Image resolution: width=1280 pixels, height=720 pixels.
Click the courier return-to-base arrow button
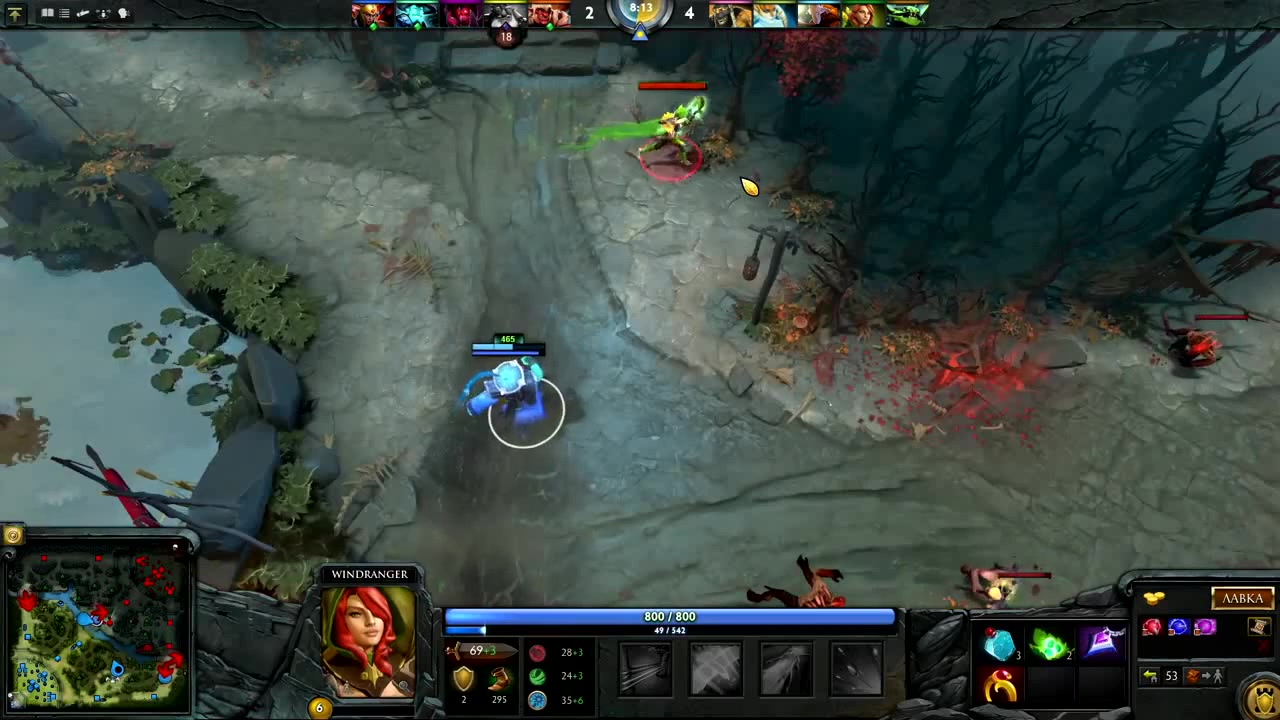point(1151,677)
